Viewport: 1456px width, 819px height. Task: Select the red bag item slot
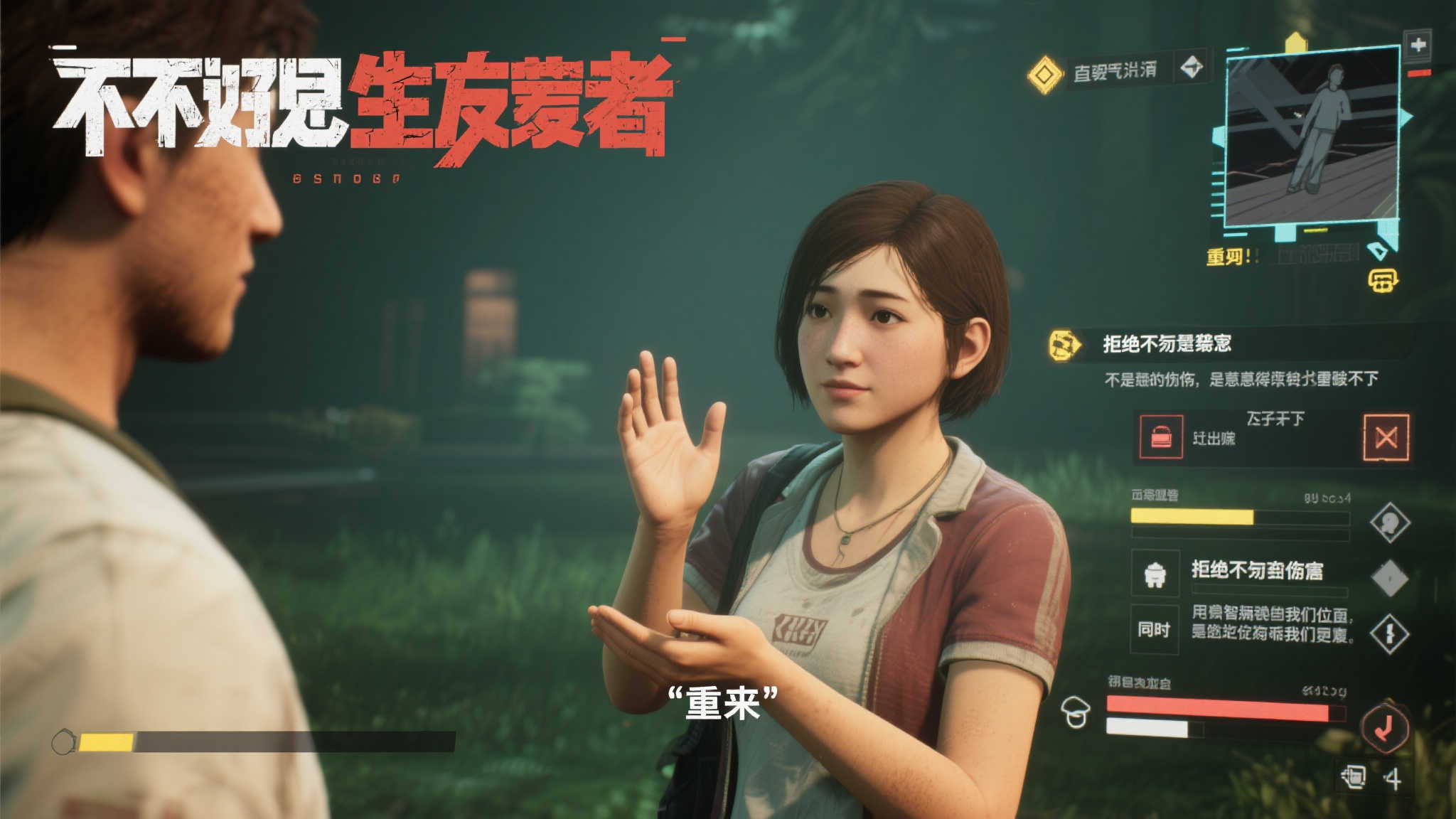coord(1162,436)
